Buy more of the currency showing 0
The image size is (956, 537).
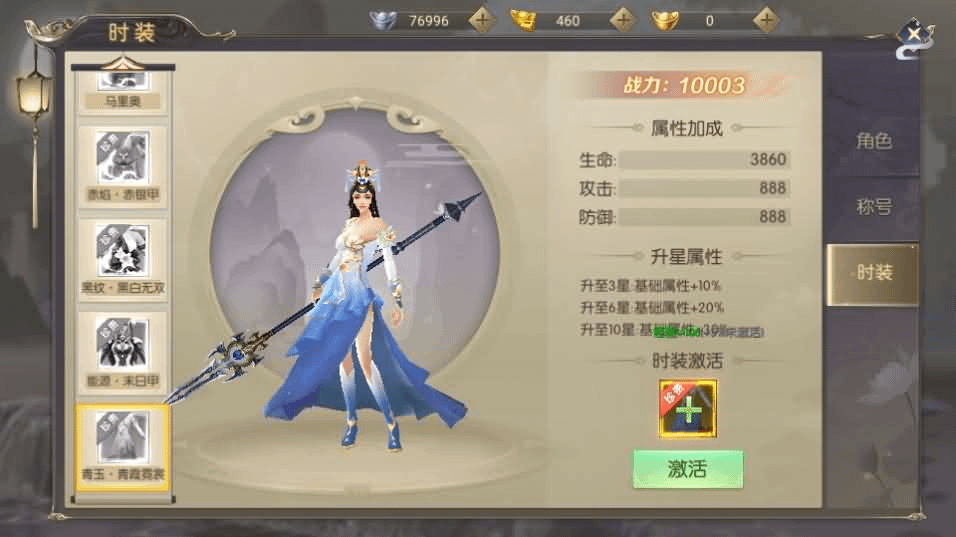click(x=765, y=20)
